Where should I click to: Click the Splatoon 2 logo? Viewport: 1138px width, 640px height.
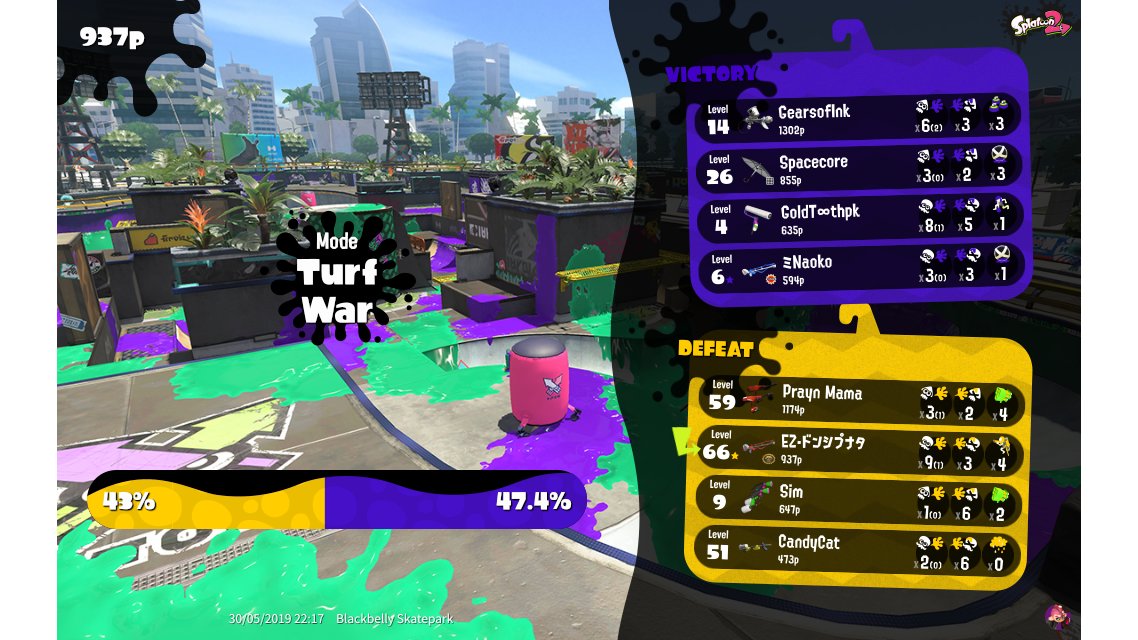coord(1041,24)
